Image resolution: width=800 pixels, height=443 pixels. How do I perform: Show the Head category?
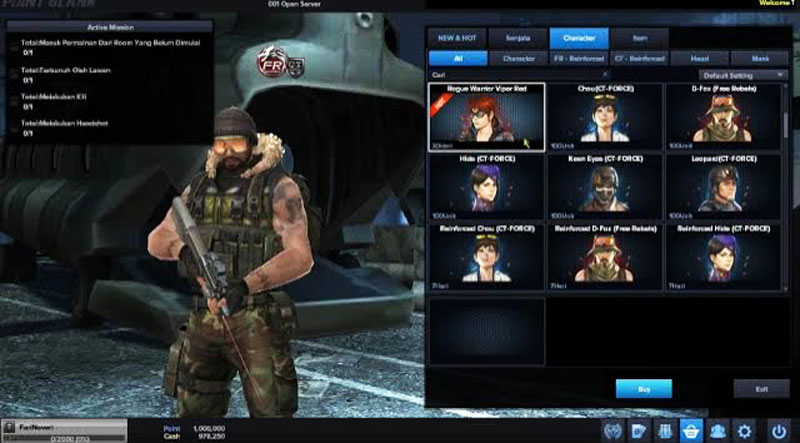[701, 59]
